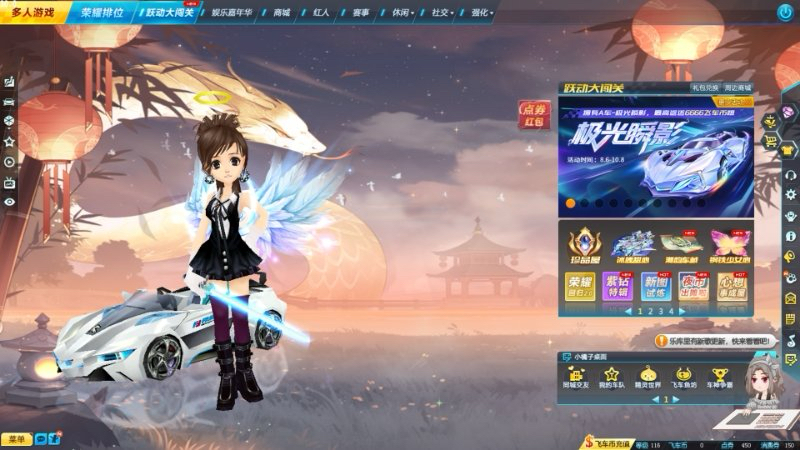The height and width of the screenshot is (450, 800).
Task: Open the 点券红包 red packet
Action: point(533,115)
